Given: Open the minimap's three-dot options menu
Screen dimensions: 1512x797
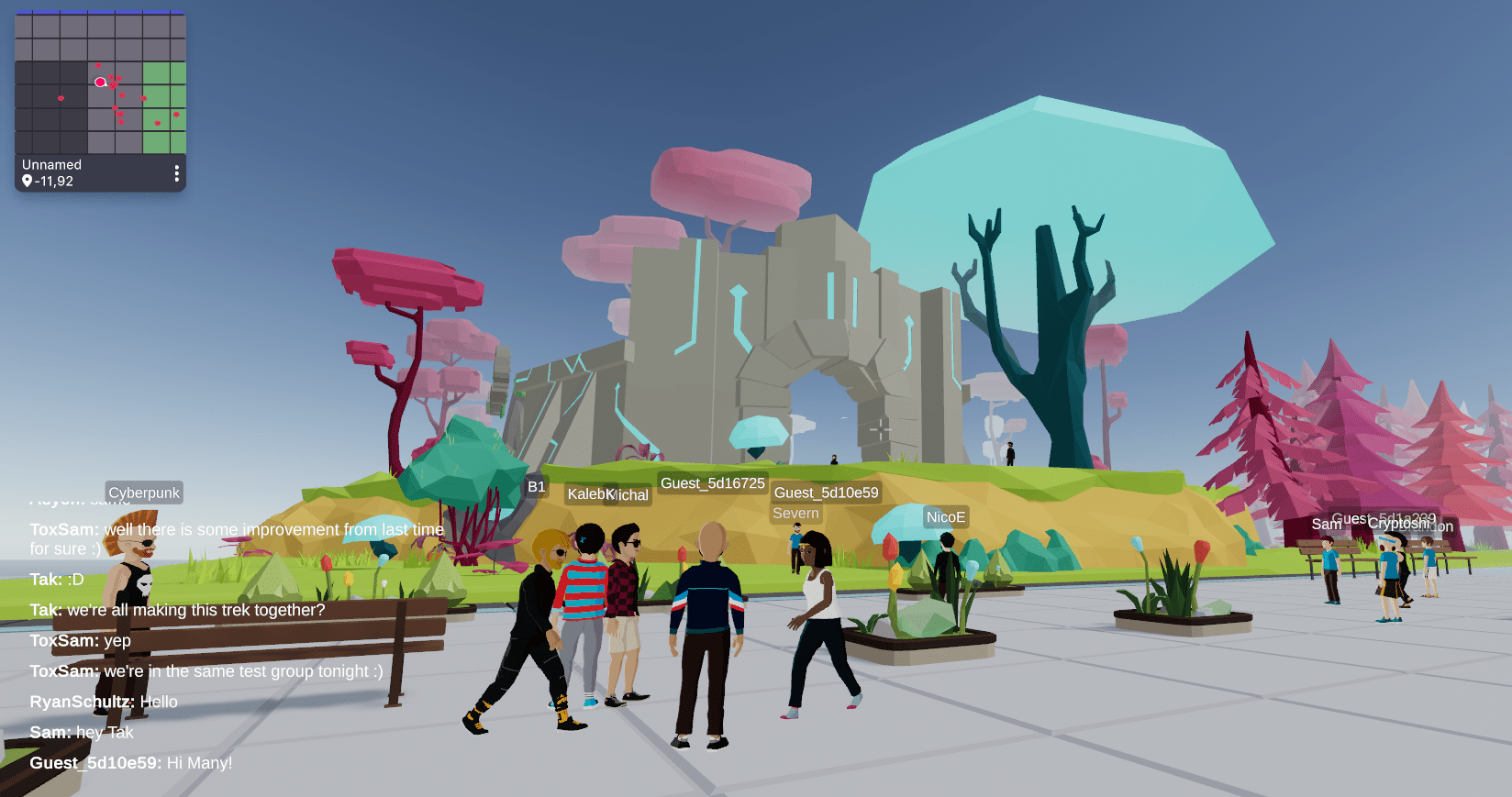Looking at the screenshot, I should click(x=176, y=173).
